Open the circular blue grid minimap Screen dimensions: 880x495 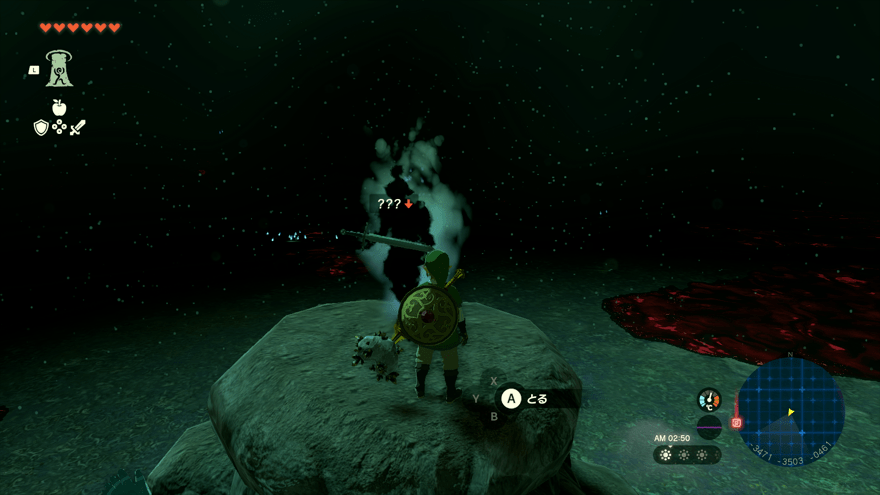pos(790,411)
